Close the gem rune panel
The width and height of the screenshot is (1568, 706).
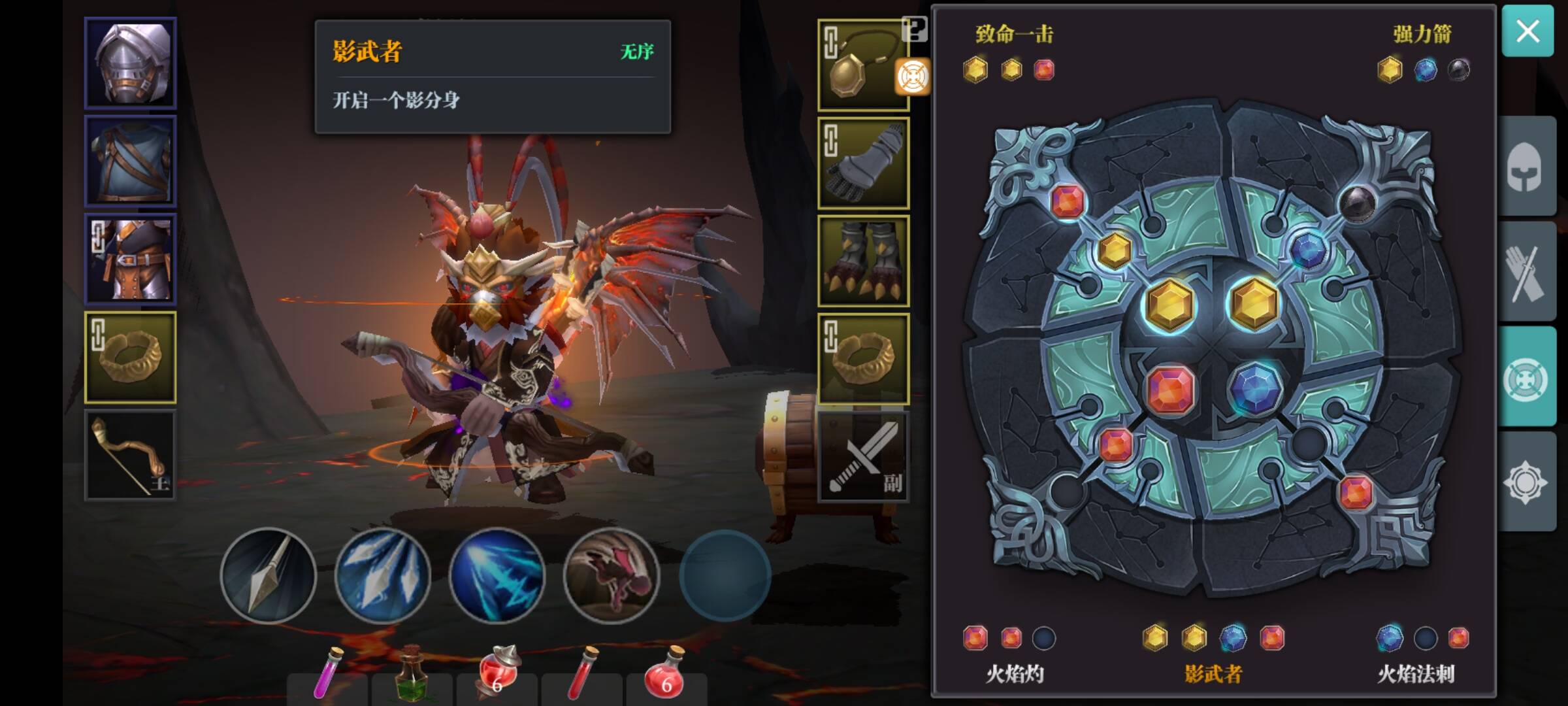tap(1527, 31)
